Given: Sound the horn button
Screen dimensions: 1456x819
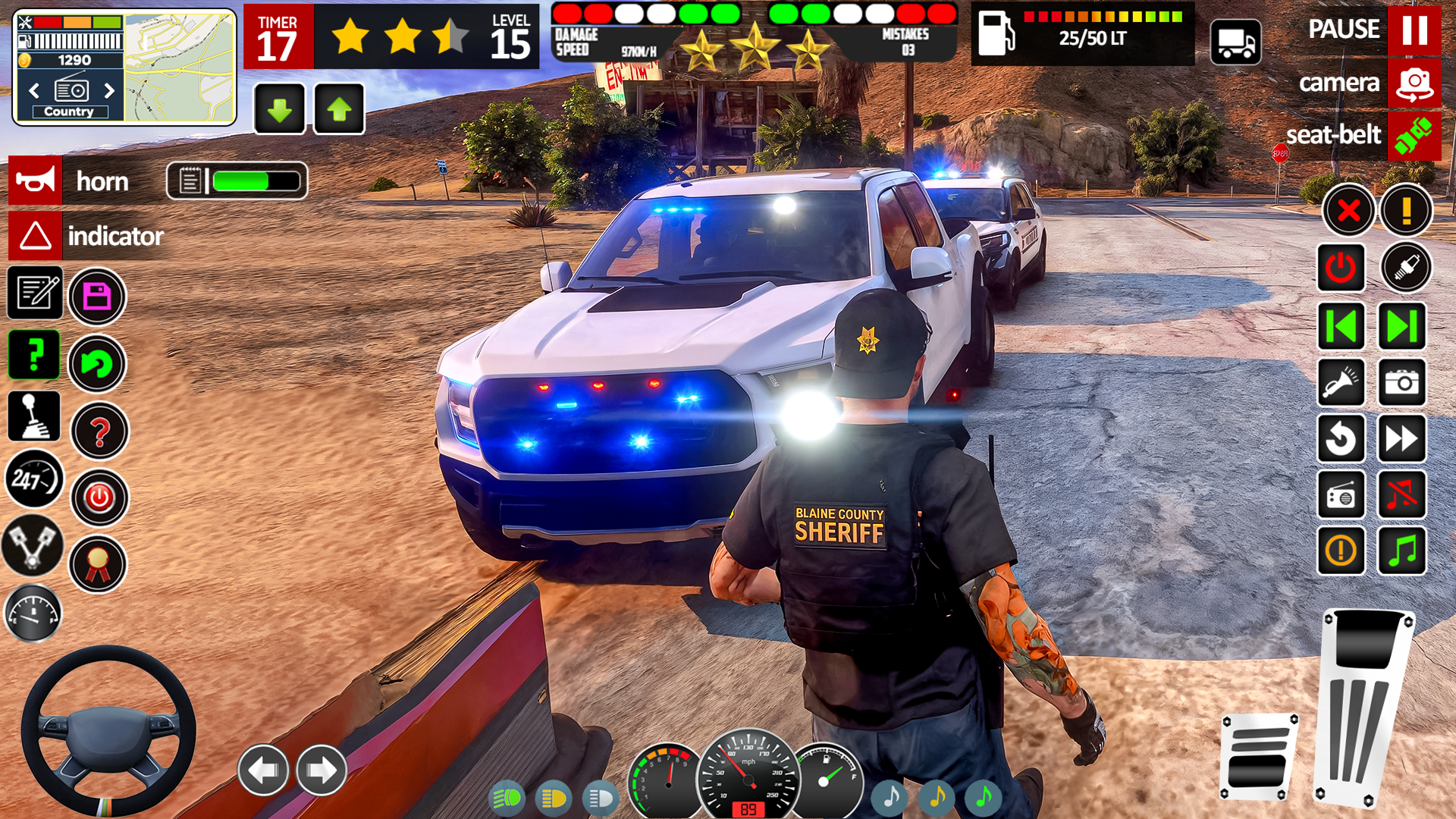Looking at the screenshot, I should (x=36, y=181).
